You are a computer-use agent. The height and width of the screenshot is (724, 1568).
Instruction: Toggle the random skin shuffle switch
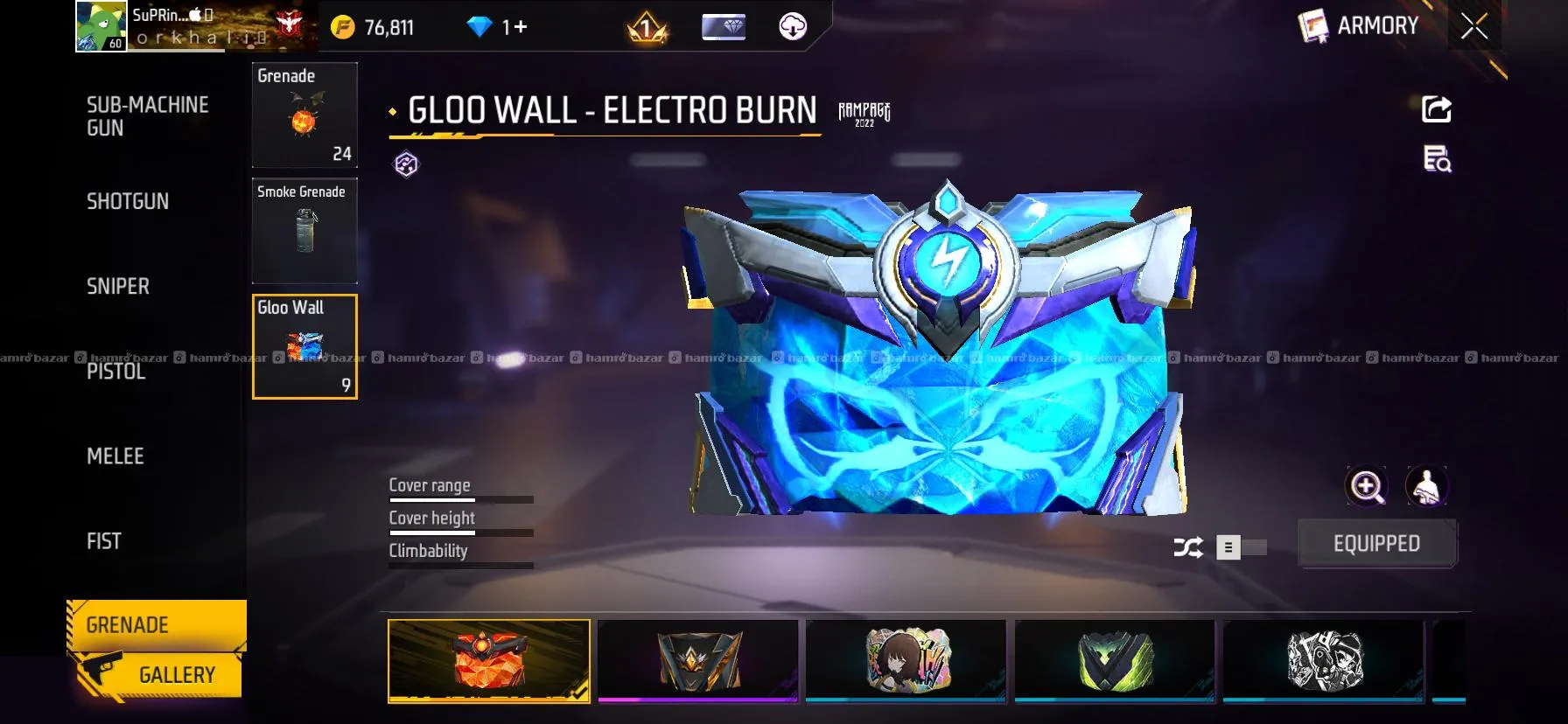[1241, 547]
